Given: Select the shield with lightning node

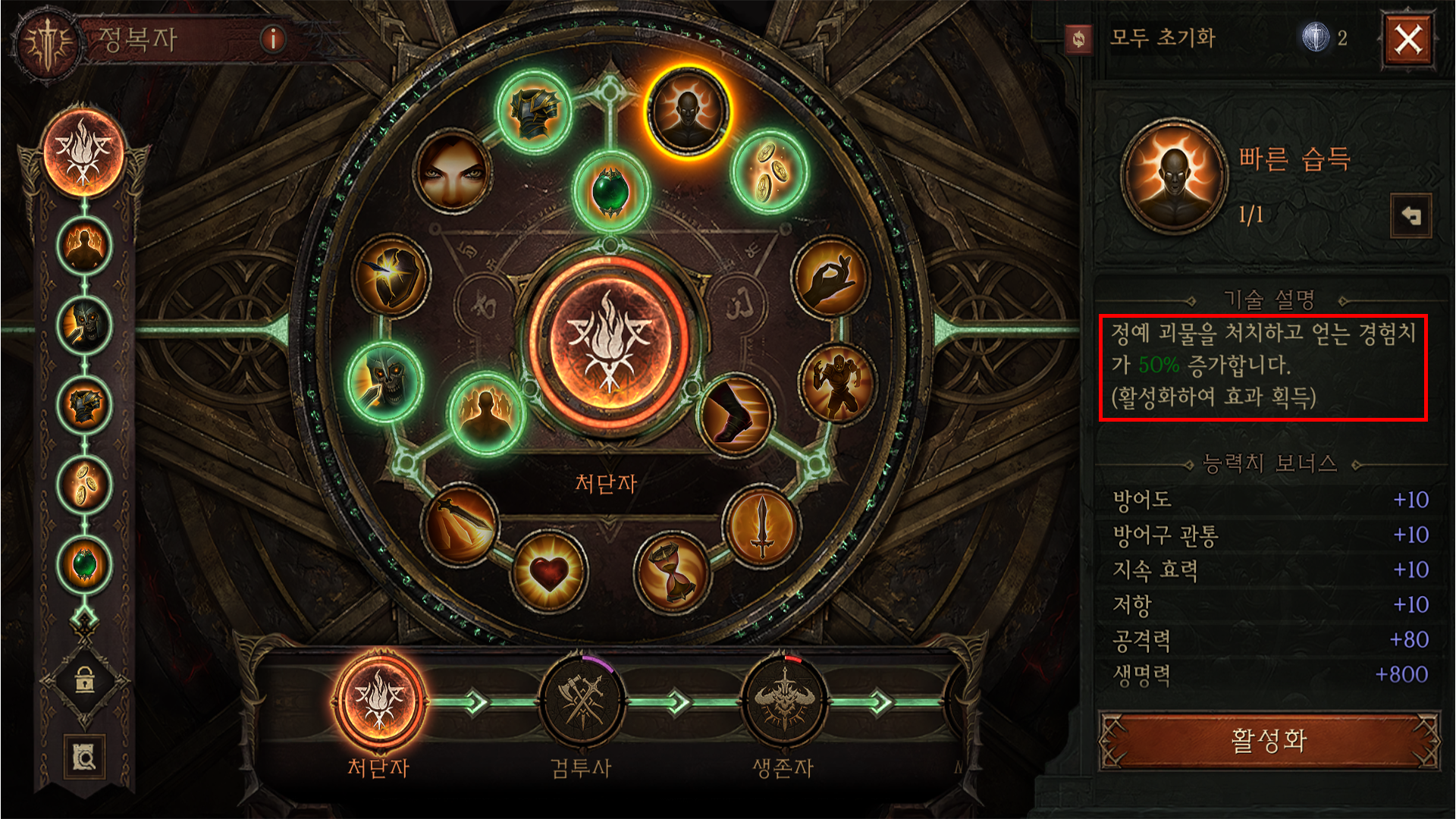Looking at the screenshot, I should pyautogui.click(x=391, y=275).
